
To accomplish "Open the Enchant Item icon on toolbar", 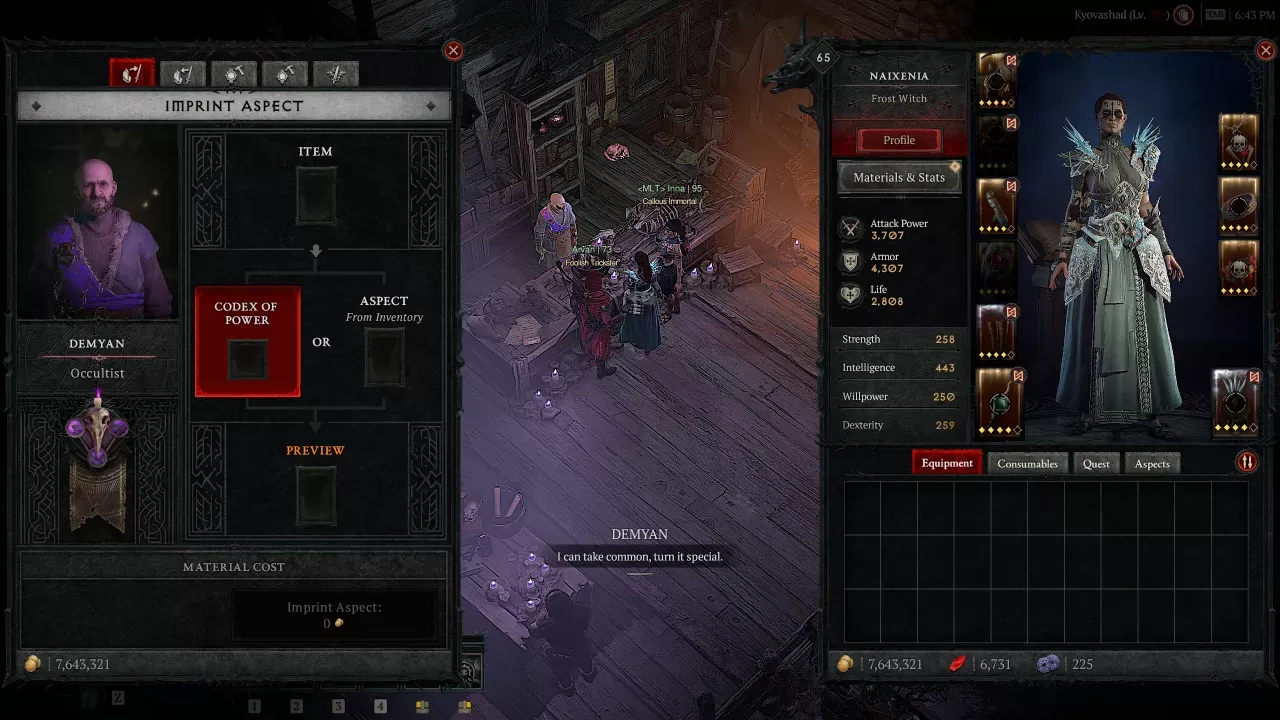I will pos(336,72).
